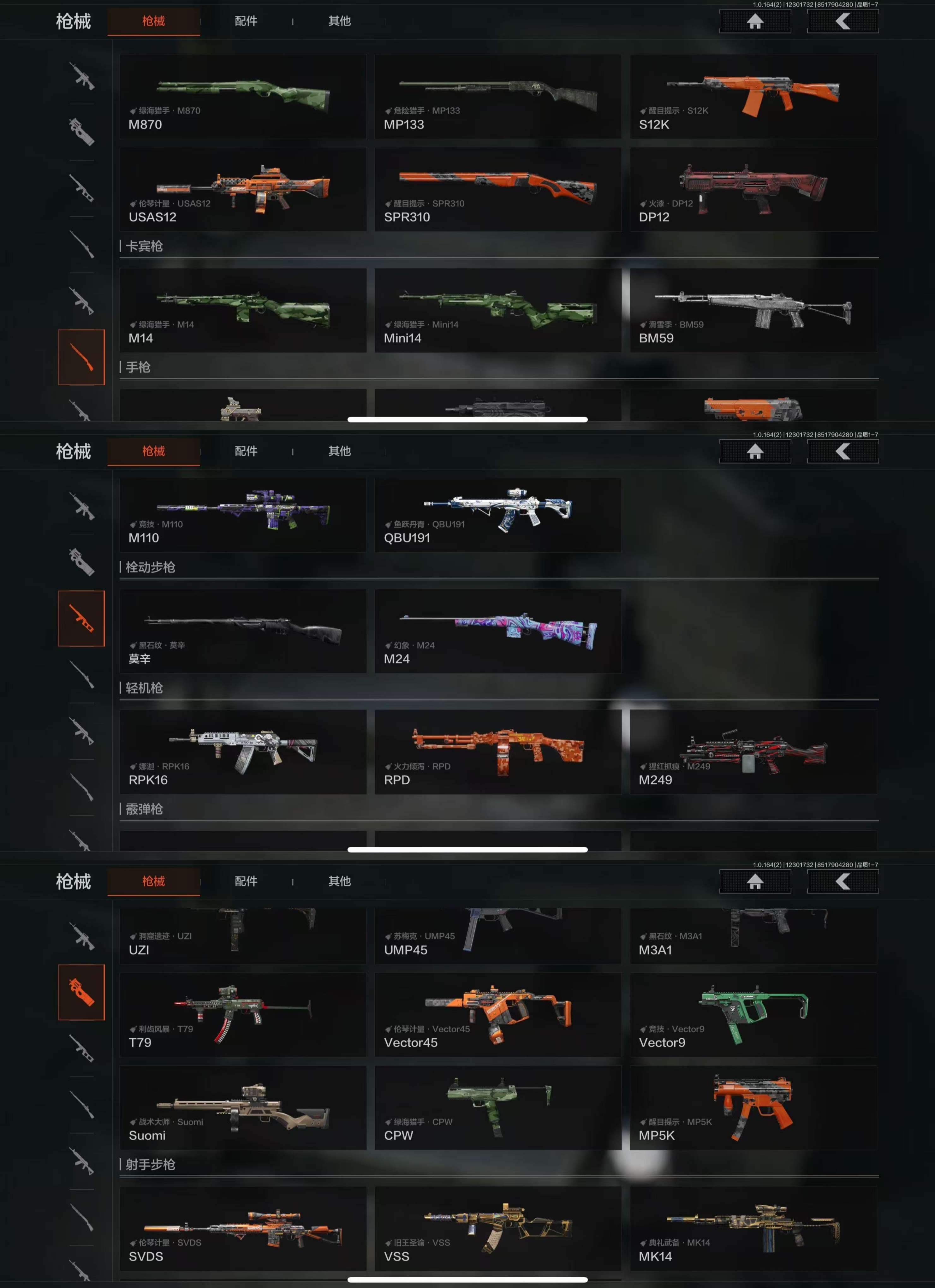Screen dimensions: 935x1288
Task: Select the M870 green camo shotgun card
Action: coord(242,97)
